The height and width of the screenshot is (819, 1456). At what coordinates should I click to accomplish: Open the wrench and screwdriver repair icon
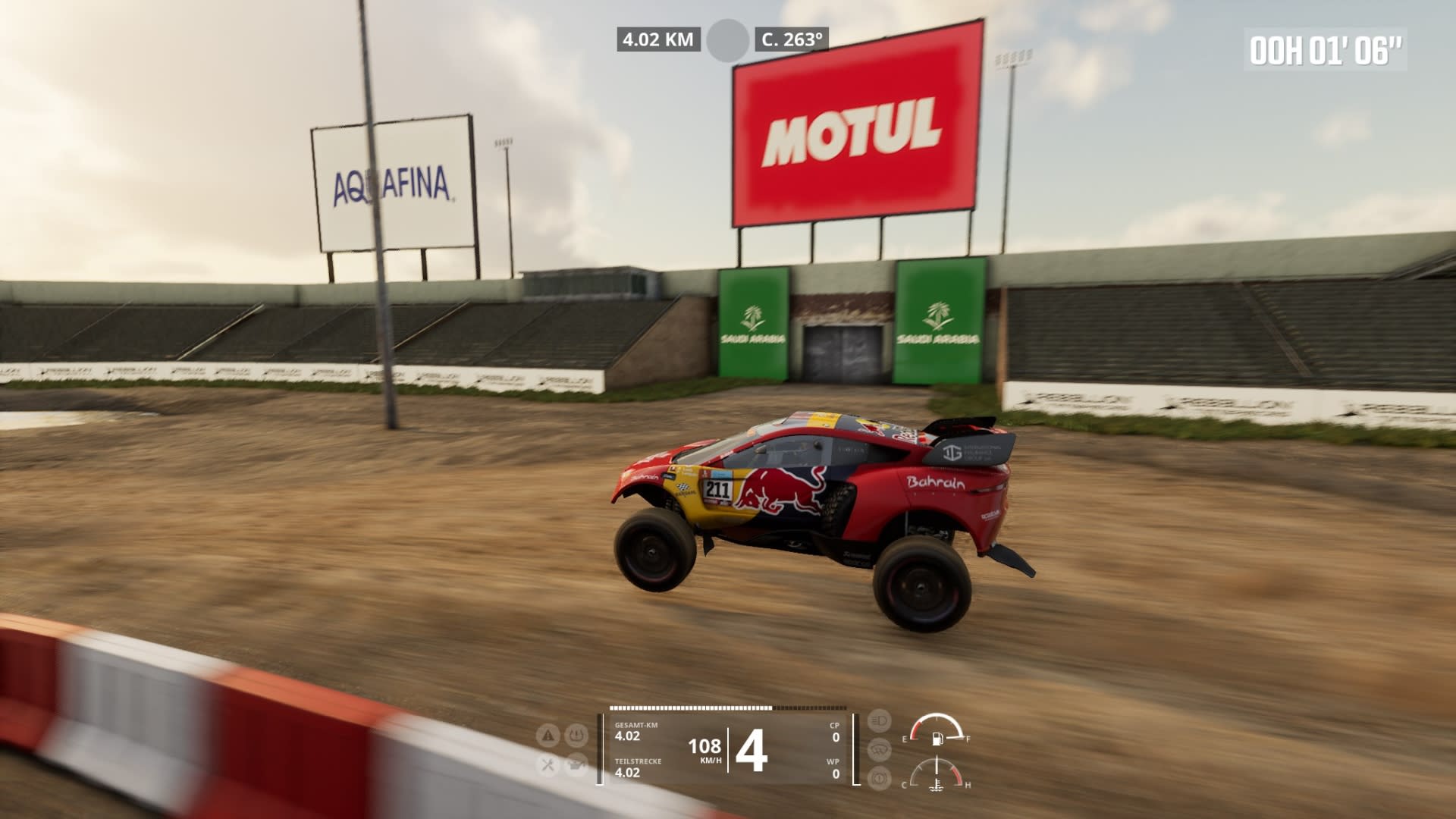pyautogui.click(x=548, y=764)
